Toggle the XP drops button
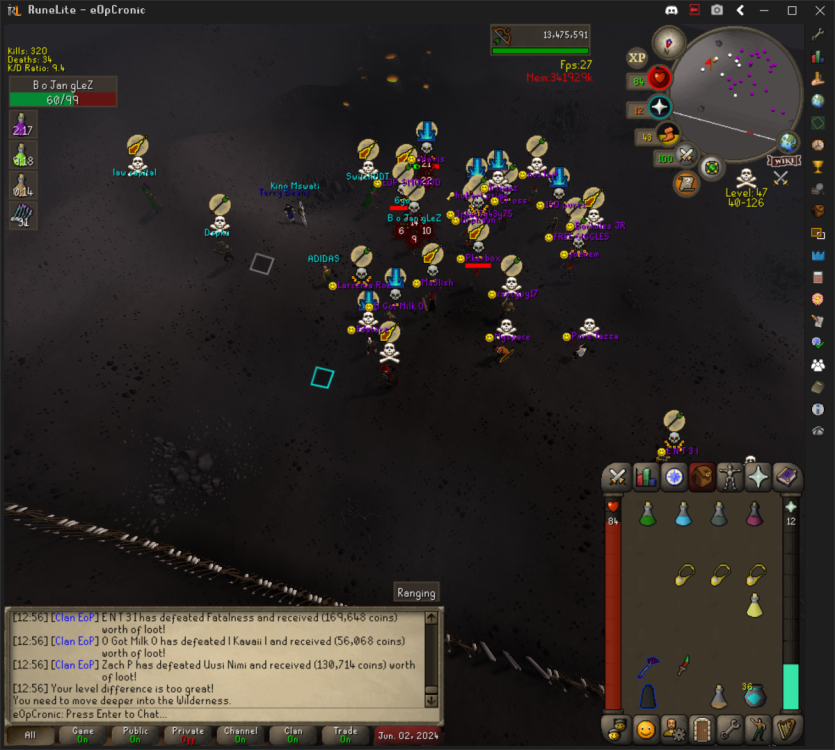835x750 pixels. pyautogui.click(x=637, y=58)
